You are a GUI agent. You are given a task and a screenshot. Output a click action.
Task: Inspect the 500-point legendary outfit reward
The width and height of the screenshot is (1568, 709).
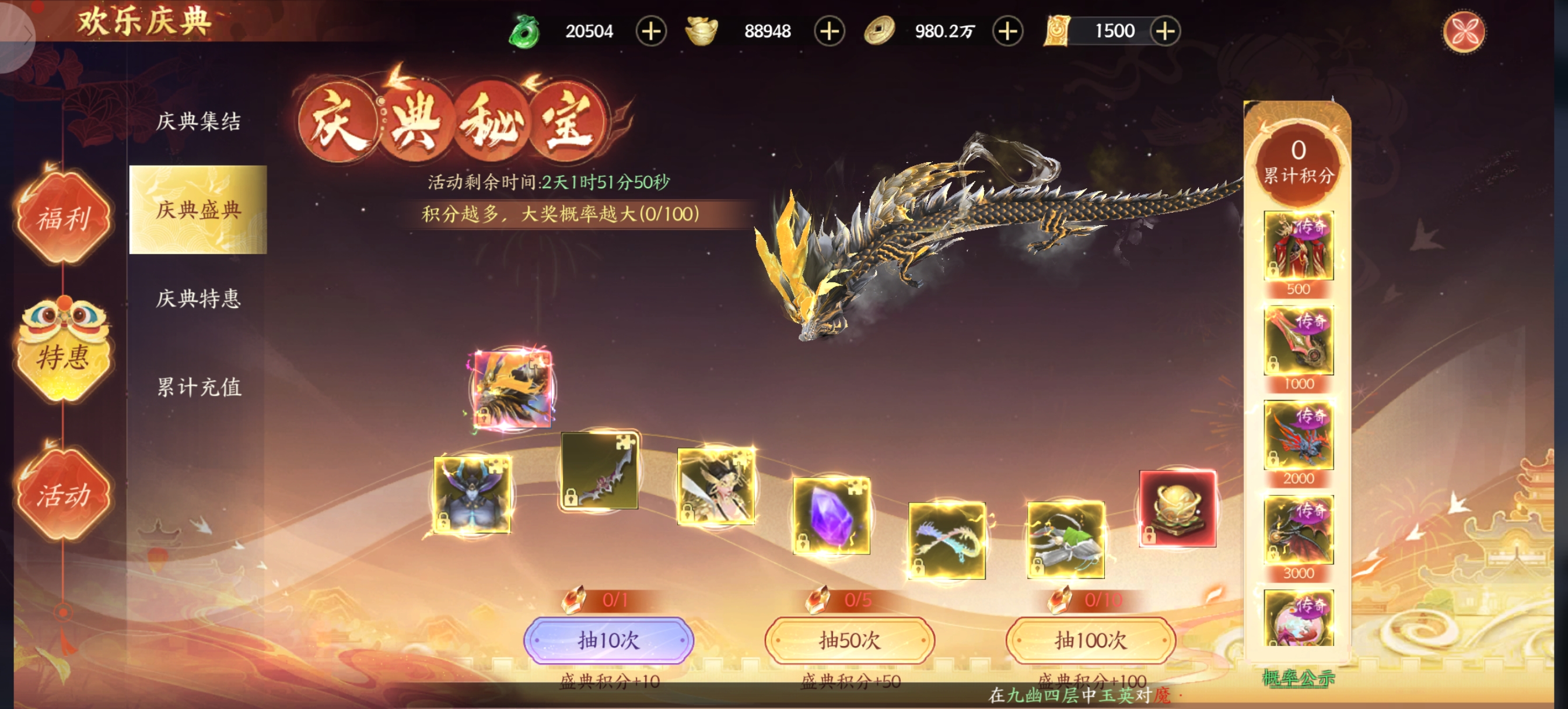(1298, 246)
